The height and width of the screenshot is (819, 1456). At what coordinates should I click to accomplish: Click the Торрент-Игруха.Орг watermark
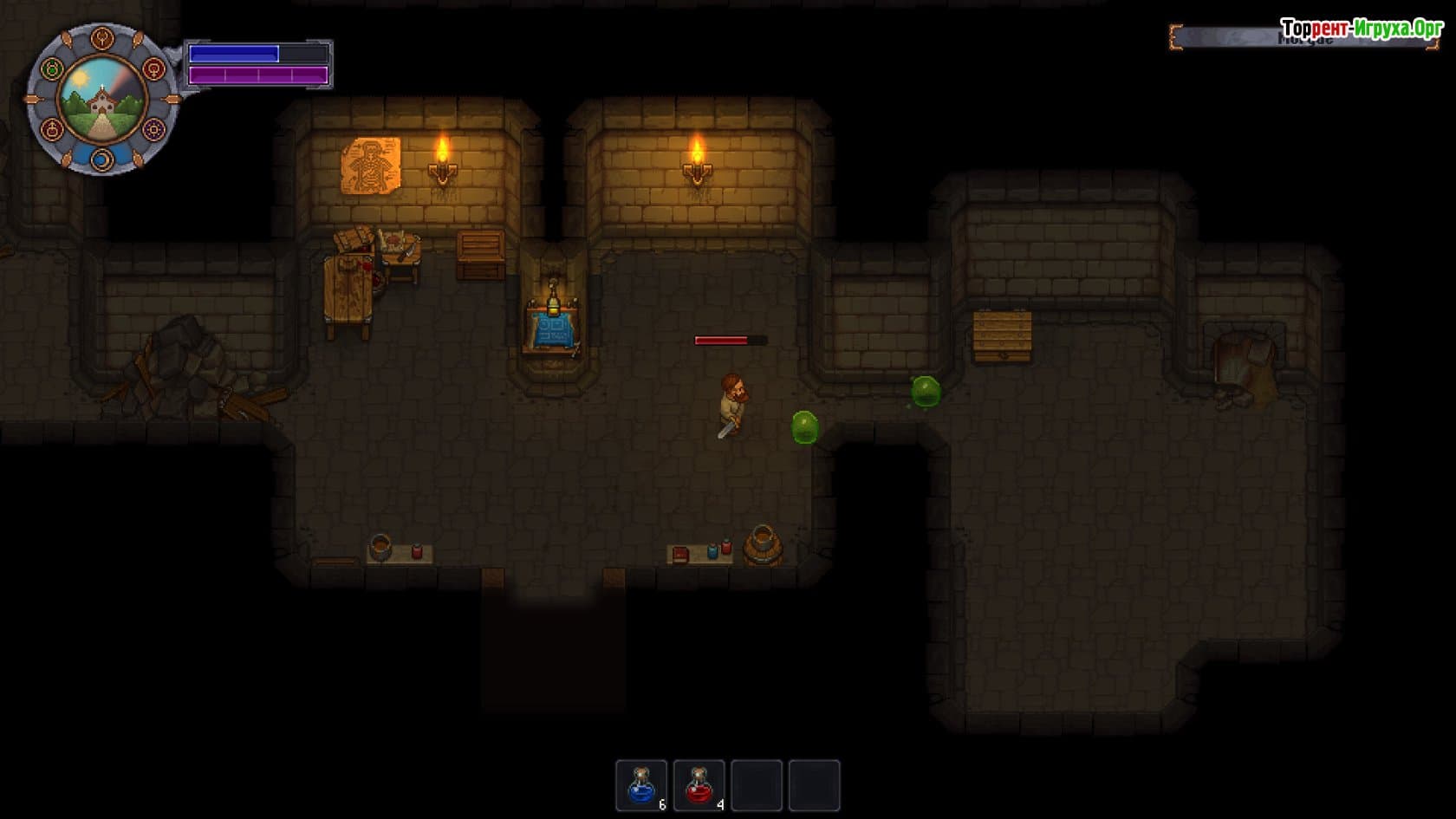pos(1361,29)
